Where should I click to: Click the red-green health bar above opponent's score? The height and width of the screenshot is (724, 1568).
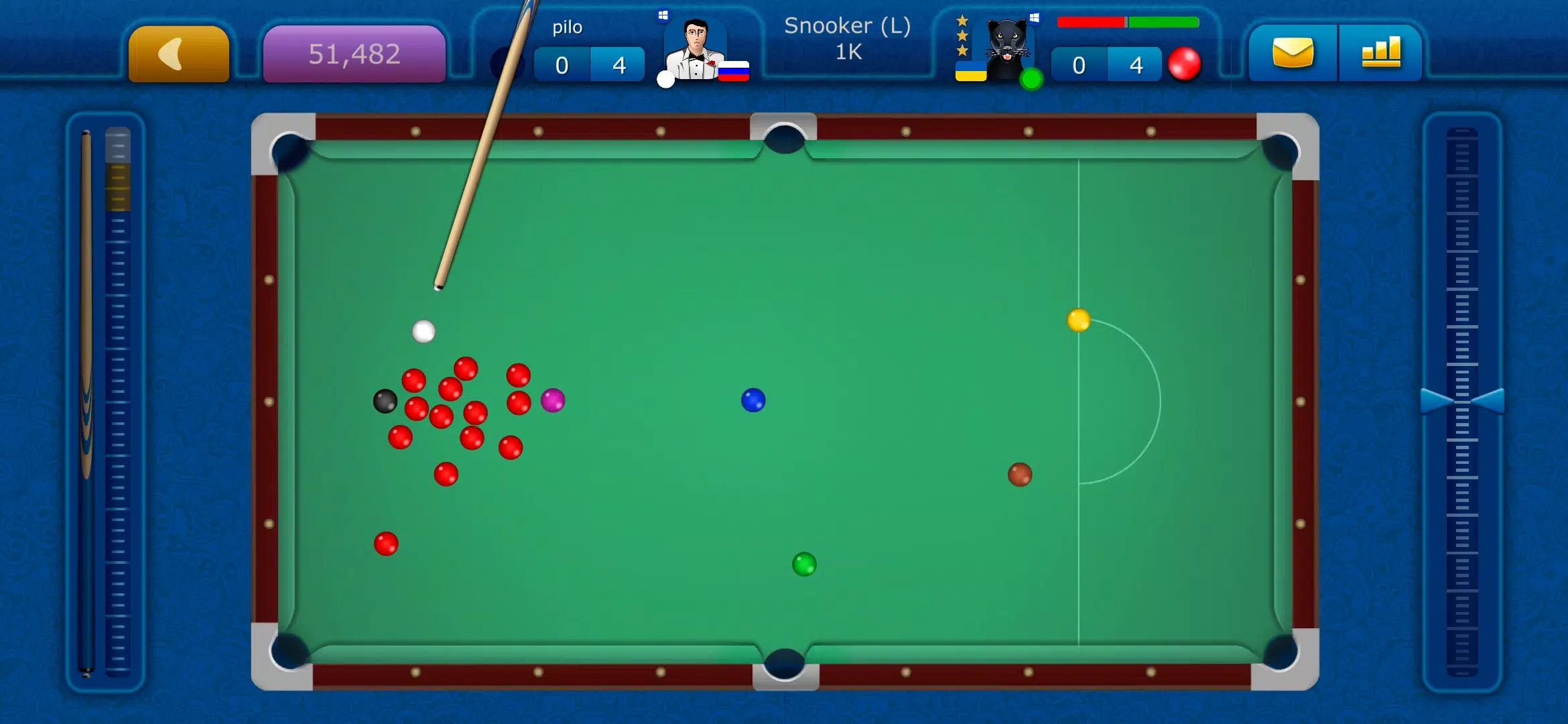pos(1129,21)
